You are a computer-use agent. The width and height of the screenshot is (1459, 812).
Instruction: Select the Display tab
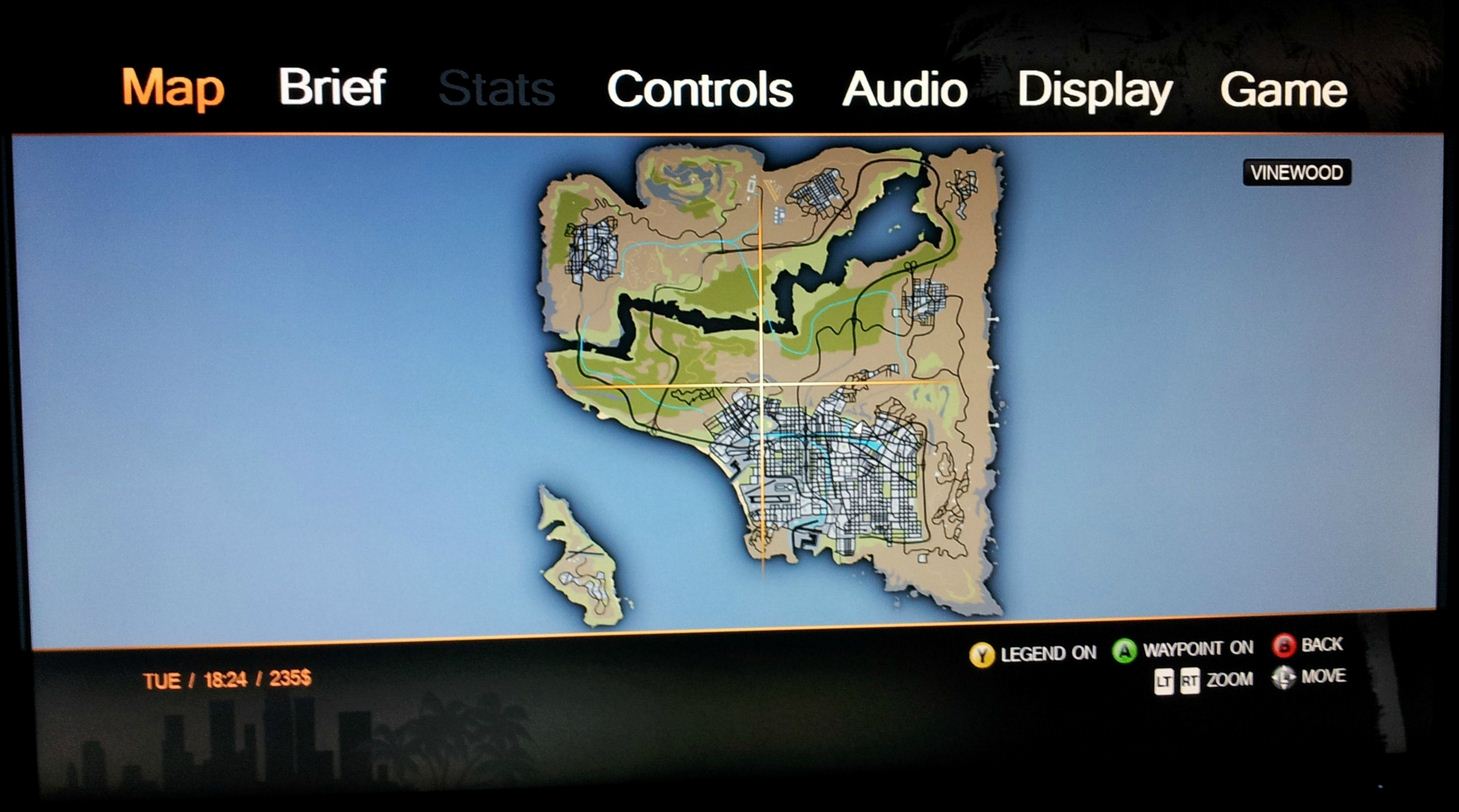1095,89
